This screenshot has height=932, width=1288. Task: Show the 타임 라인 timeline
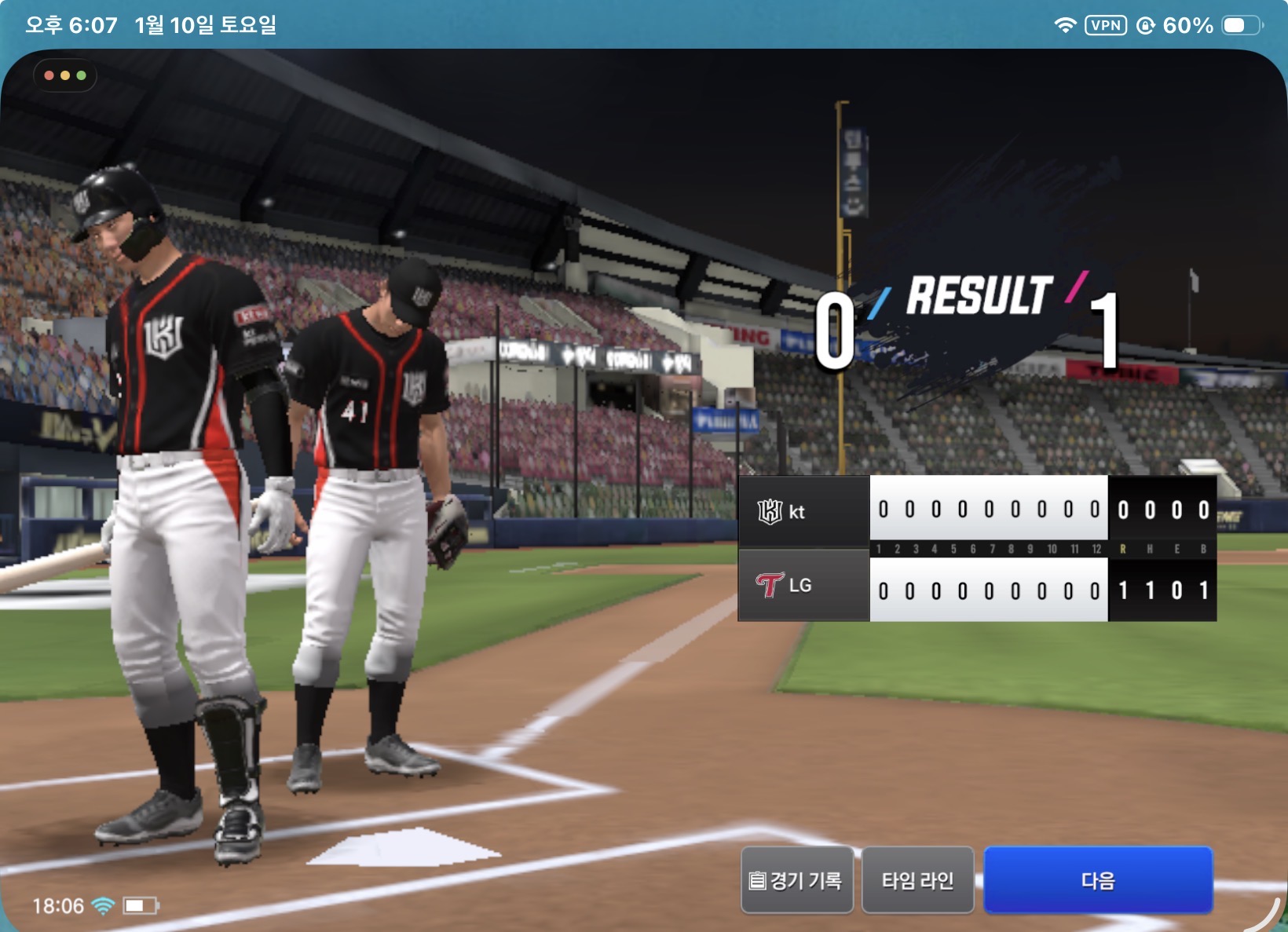pyautogui.click(x=917, y=880)
